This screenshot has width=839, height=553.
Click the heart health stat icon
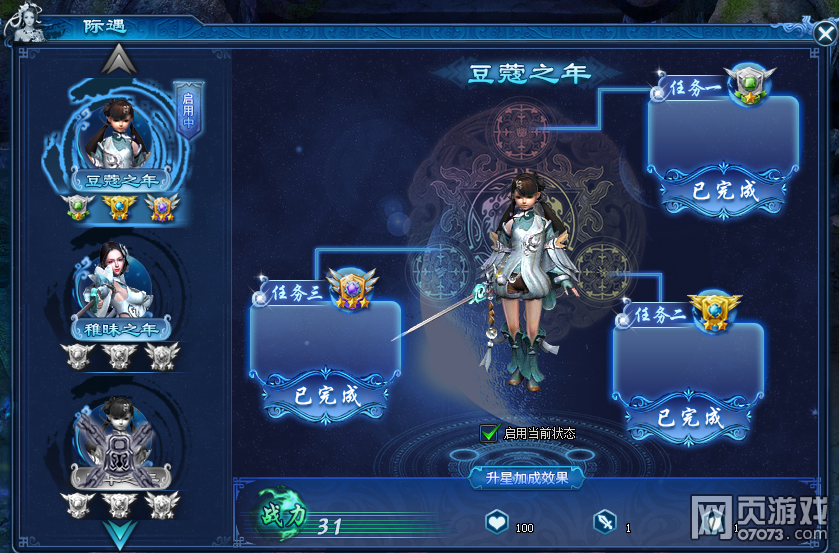(497, 523)
